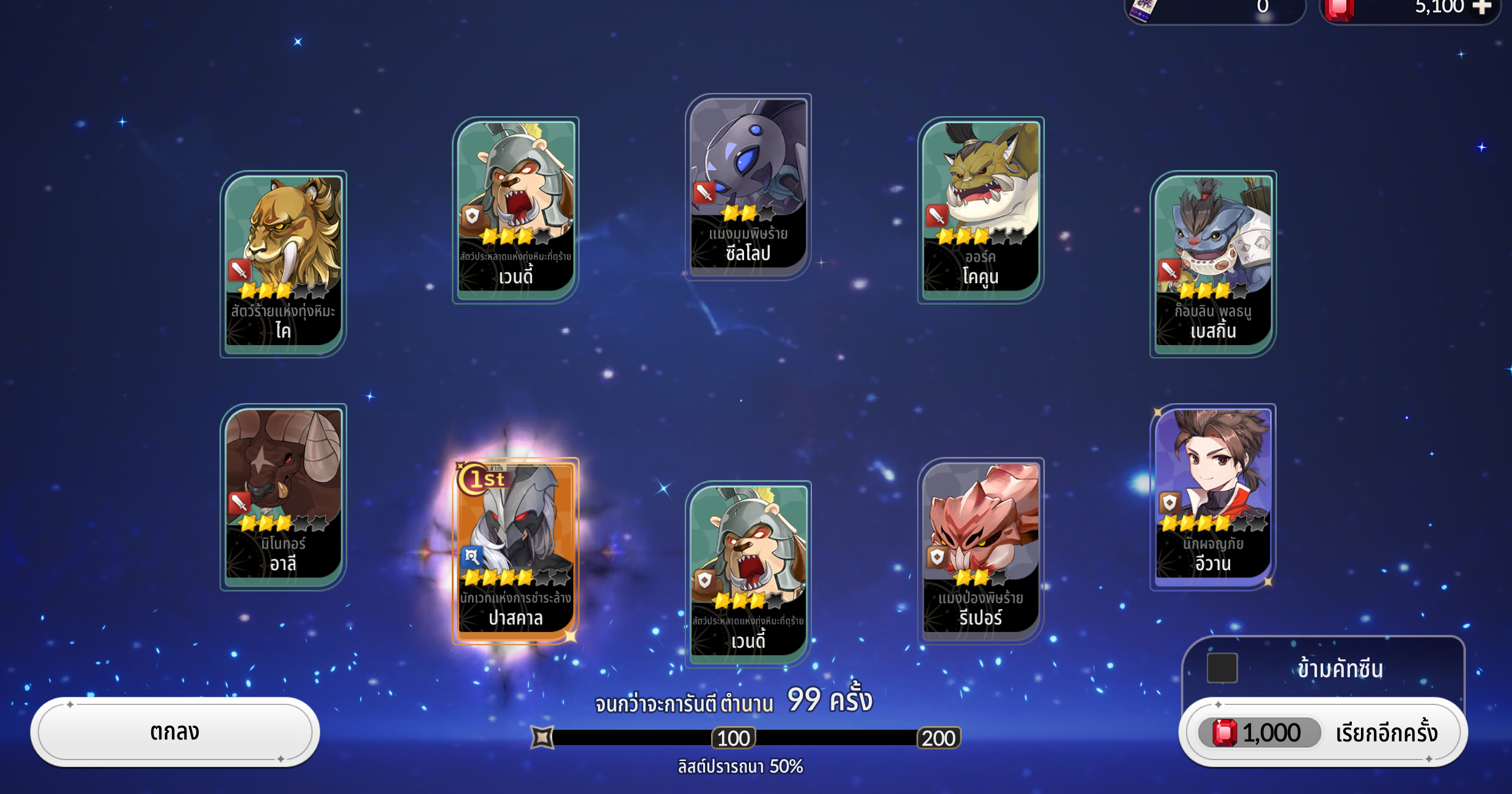Screen dimensions: 1512x794
Task: Summon again for 1,000 gems
Action: [1322, 732]
